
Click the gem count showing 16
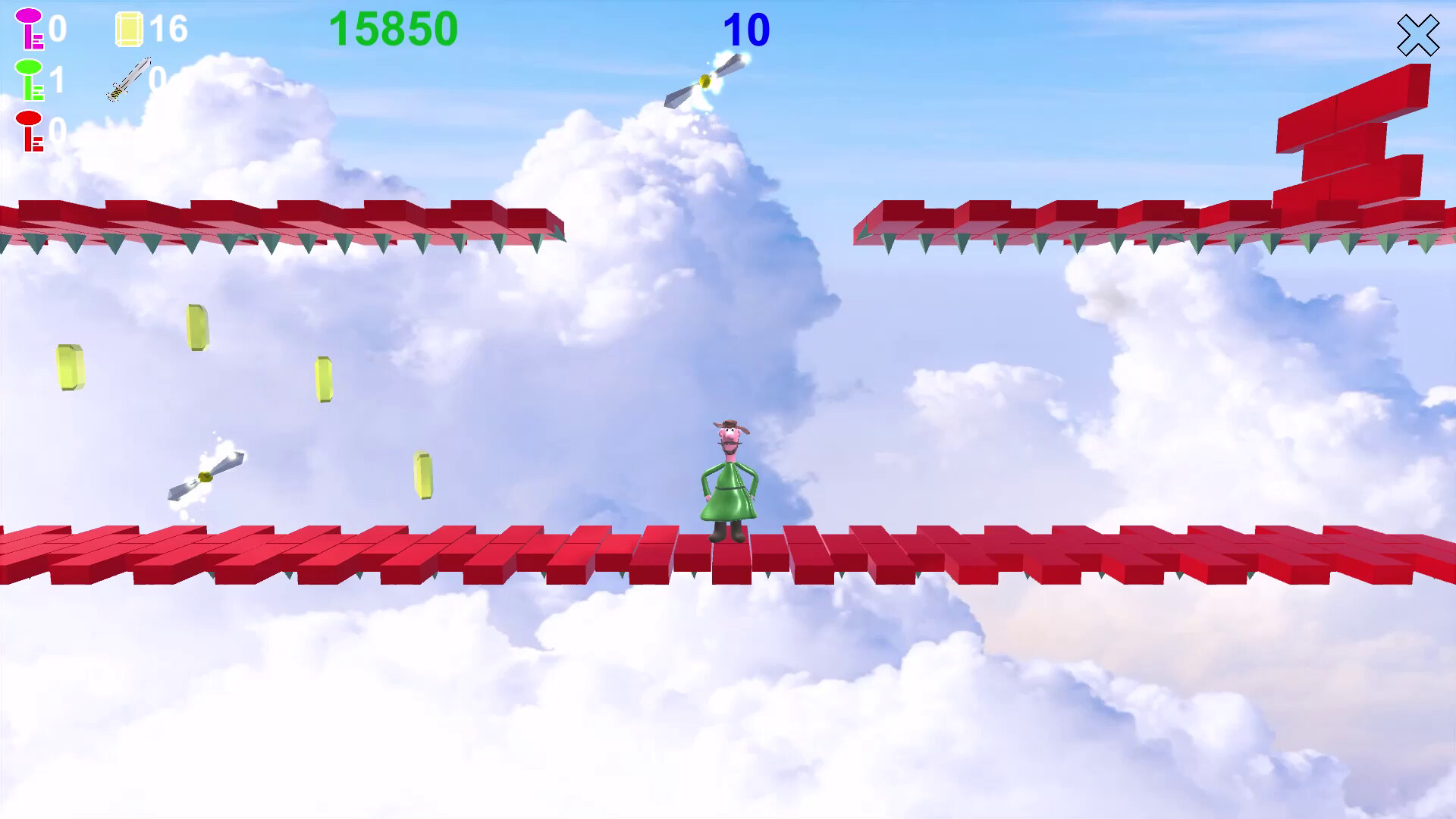coord(171,29)
